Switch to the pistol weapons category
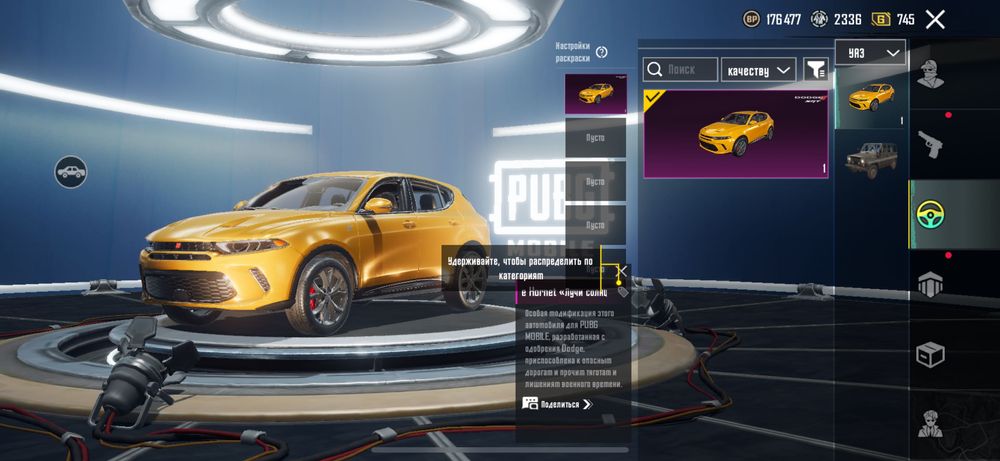Screen dimensions: 1000x461 [x=931, y=145]
